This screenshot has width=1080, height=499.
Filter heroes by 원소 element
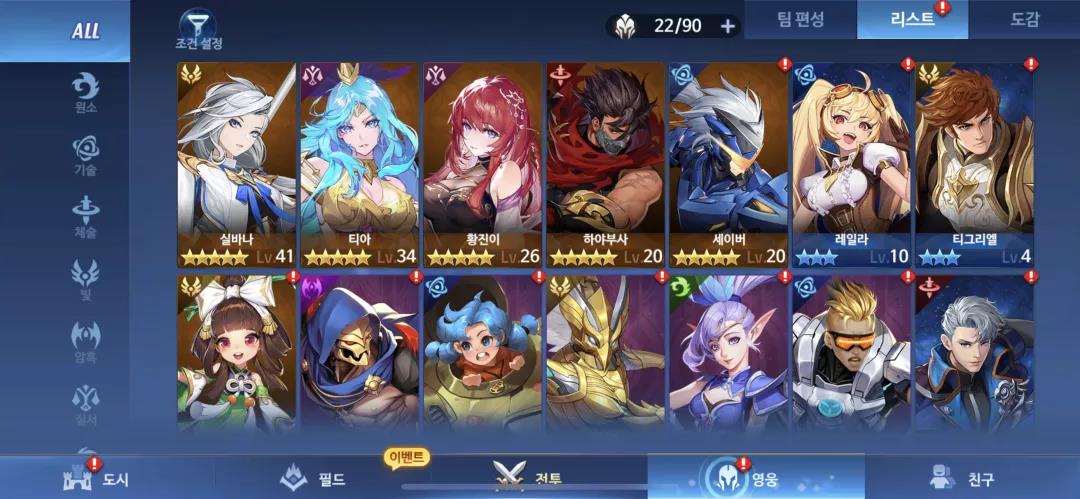[85, 92]
